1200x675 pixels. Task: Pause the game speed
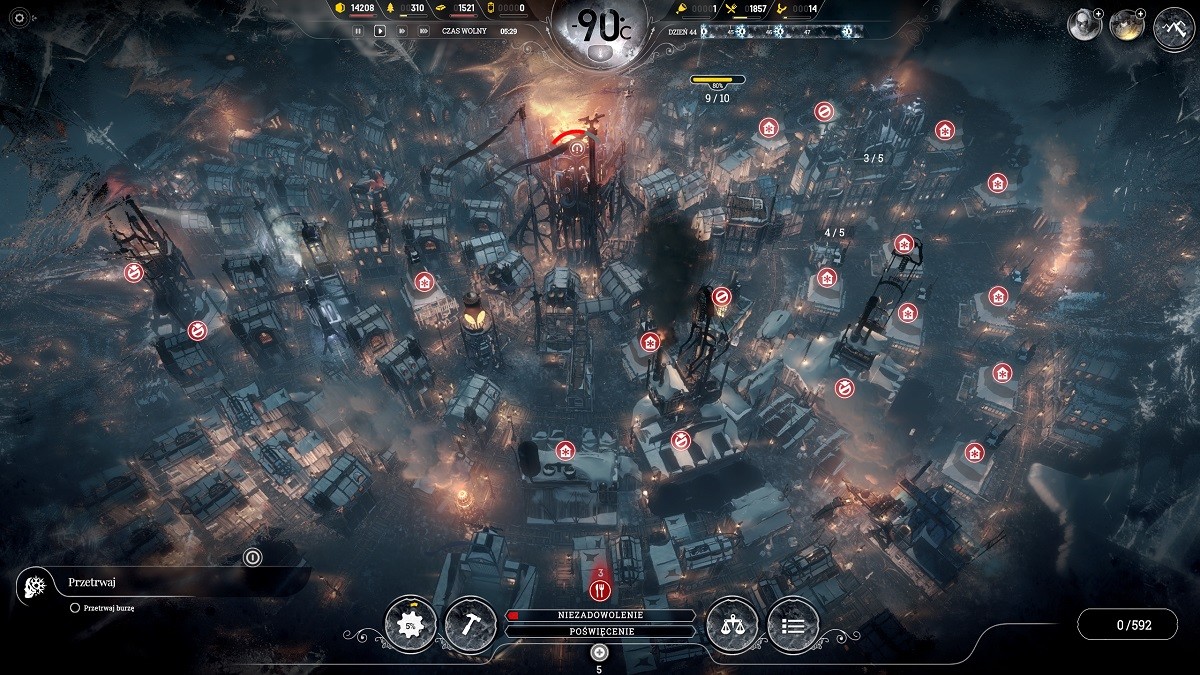tap(357, 31)
